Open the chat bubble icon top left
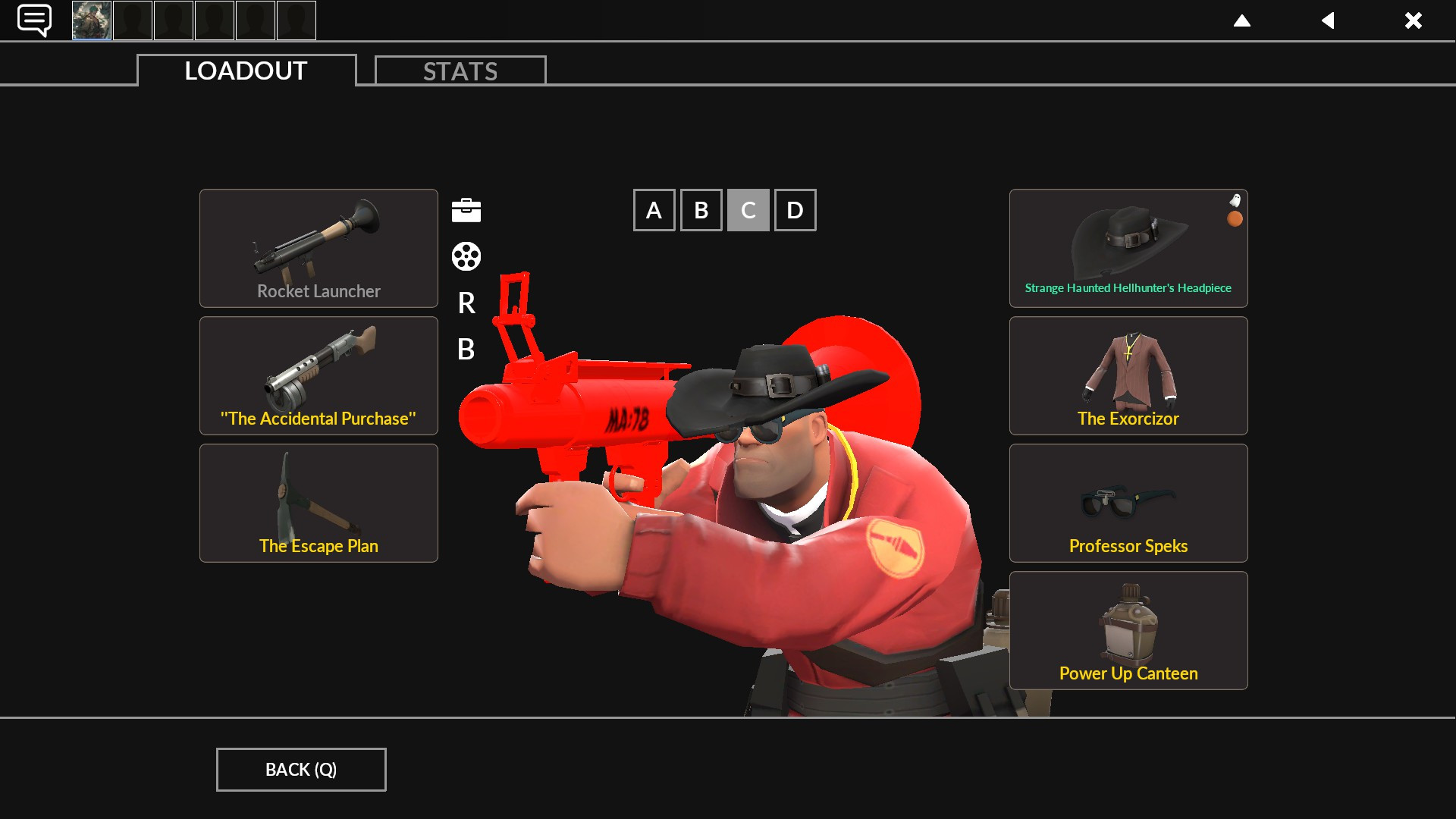This screenshot has height=819, width=1456. 33,19
